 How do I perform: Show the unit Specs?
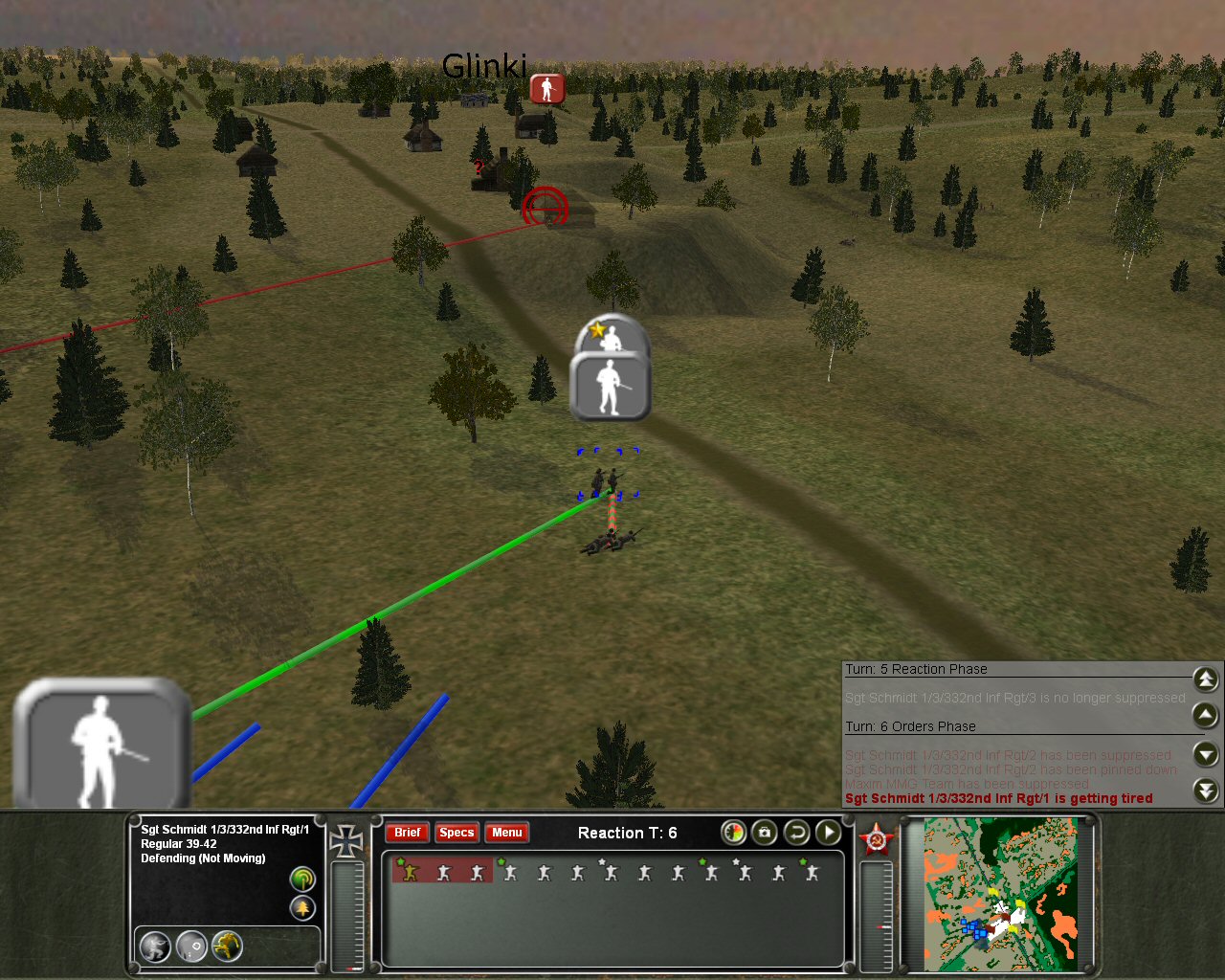[457, 833]
